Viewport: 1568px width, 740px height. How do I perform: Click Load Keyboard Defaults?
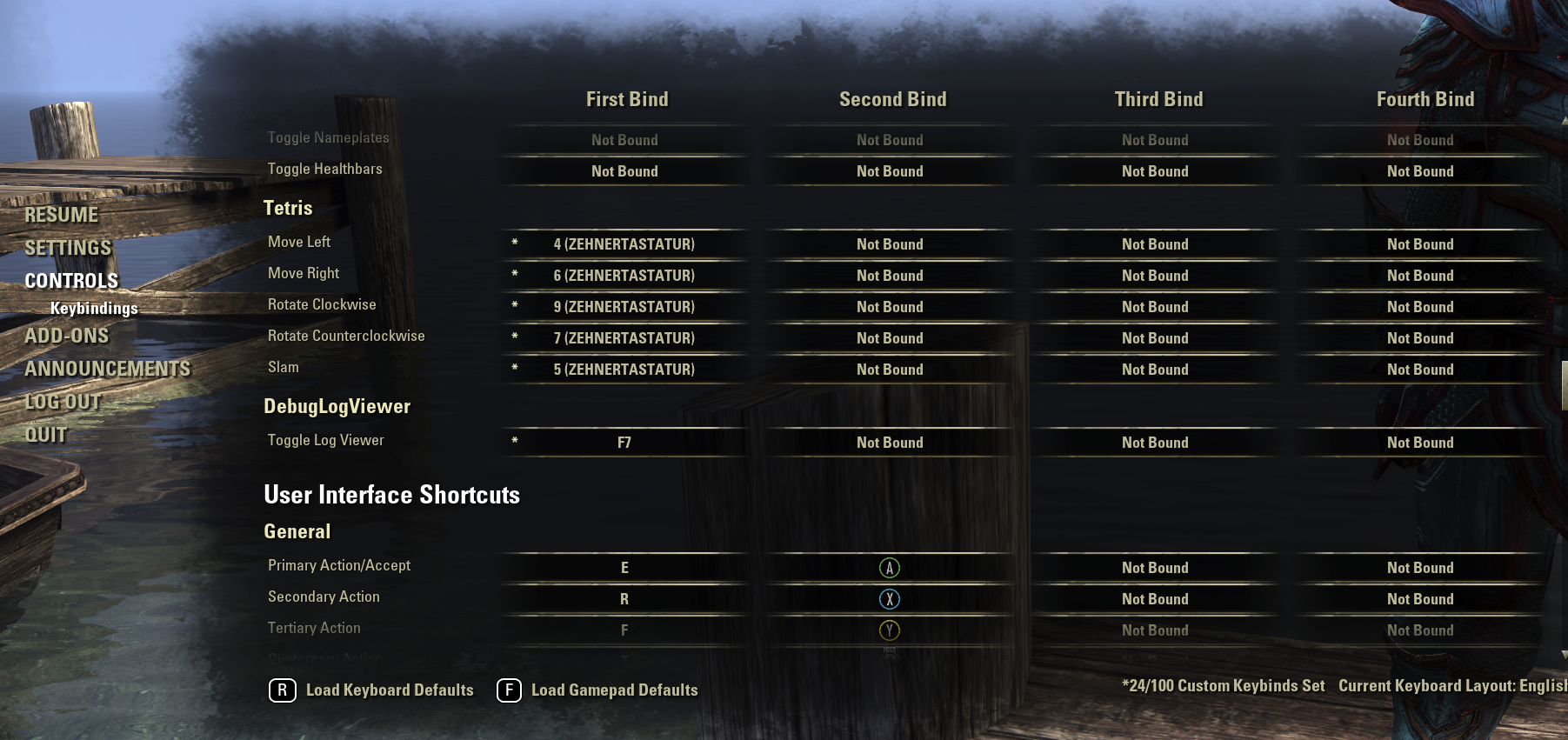point(372,690)
